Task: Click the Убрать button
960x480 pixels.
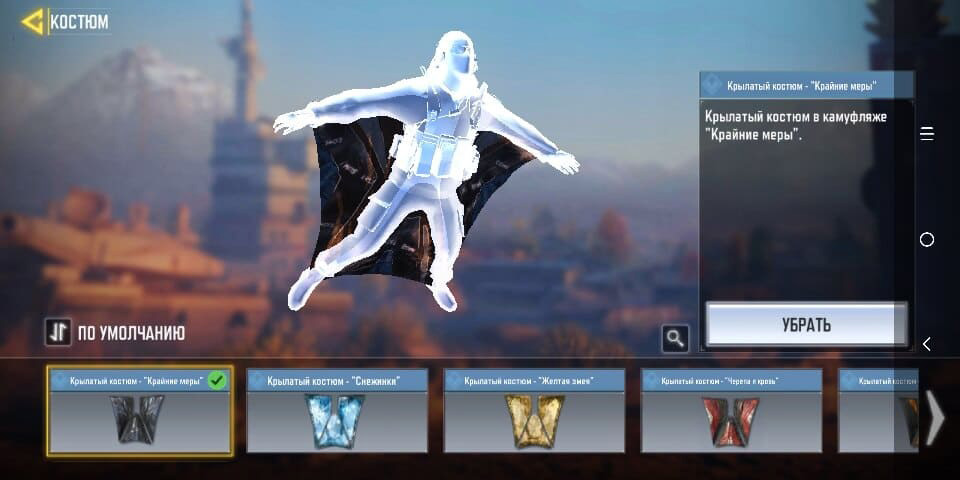Action: click(806, 325)
